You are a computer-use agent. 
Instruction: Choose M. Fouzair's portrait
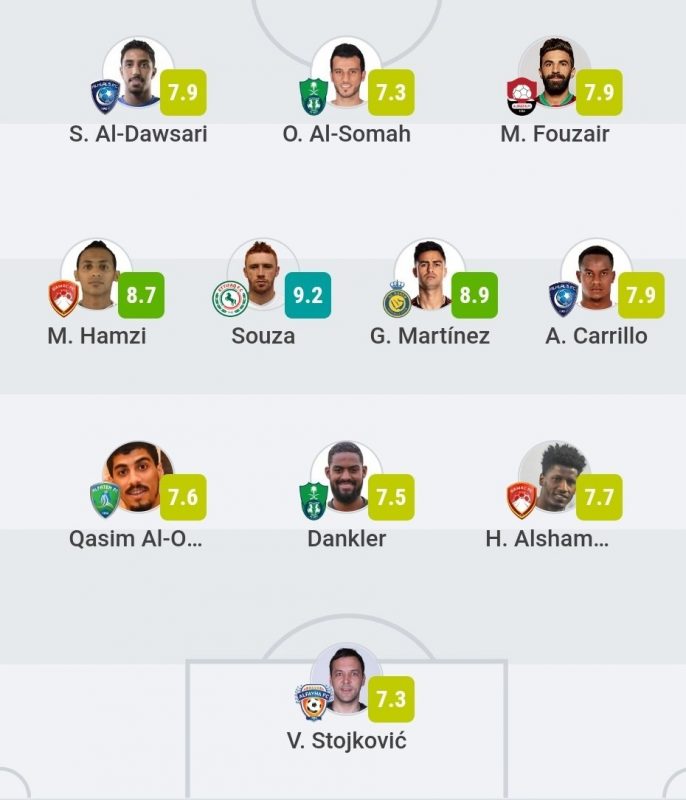pyautogui.click(x=554, y=75)
